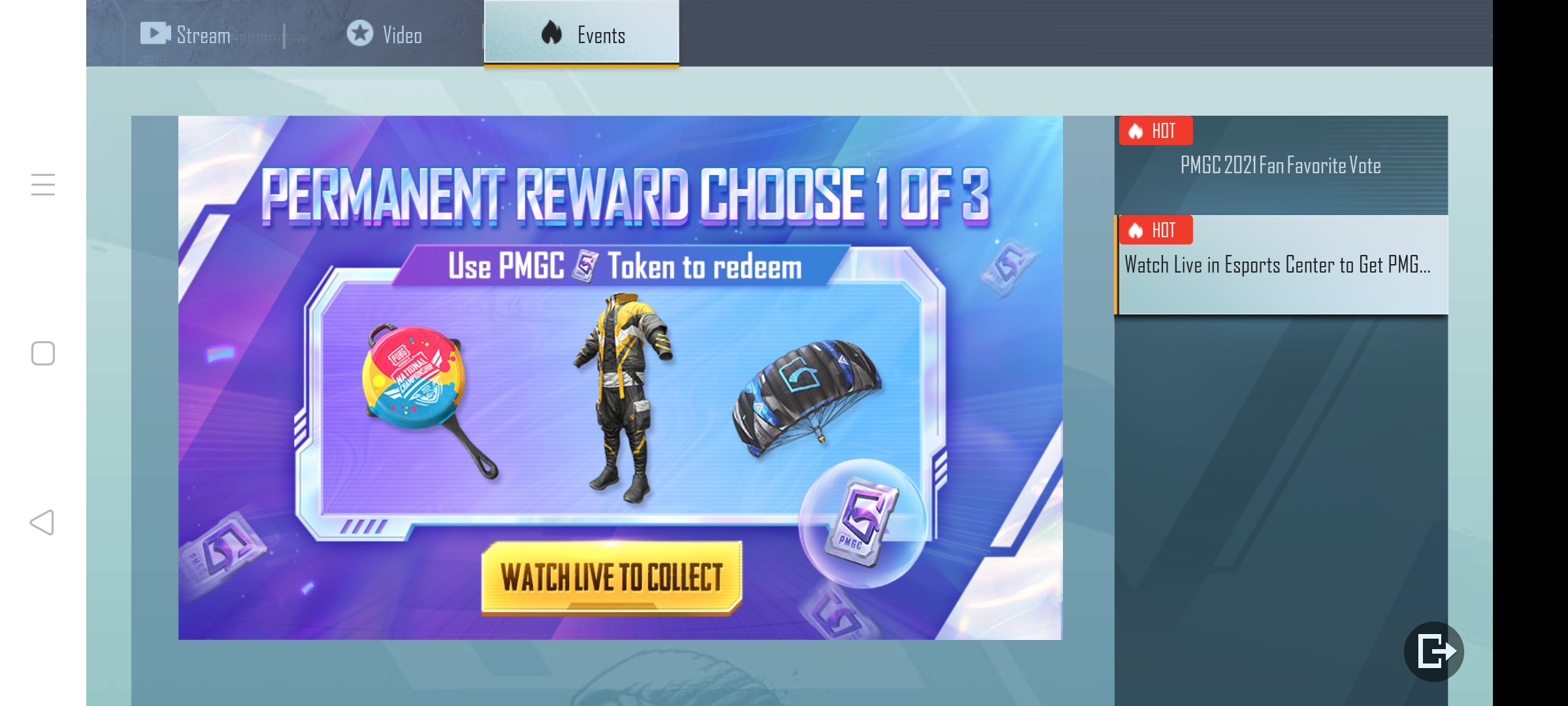
Task: Tap the back triangle navigation control
Action: point(42,522)
